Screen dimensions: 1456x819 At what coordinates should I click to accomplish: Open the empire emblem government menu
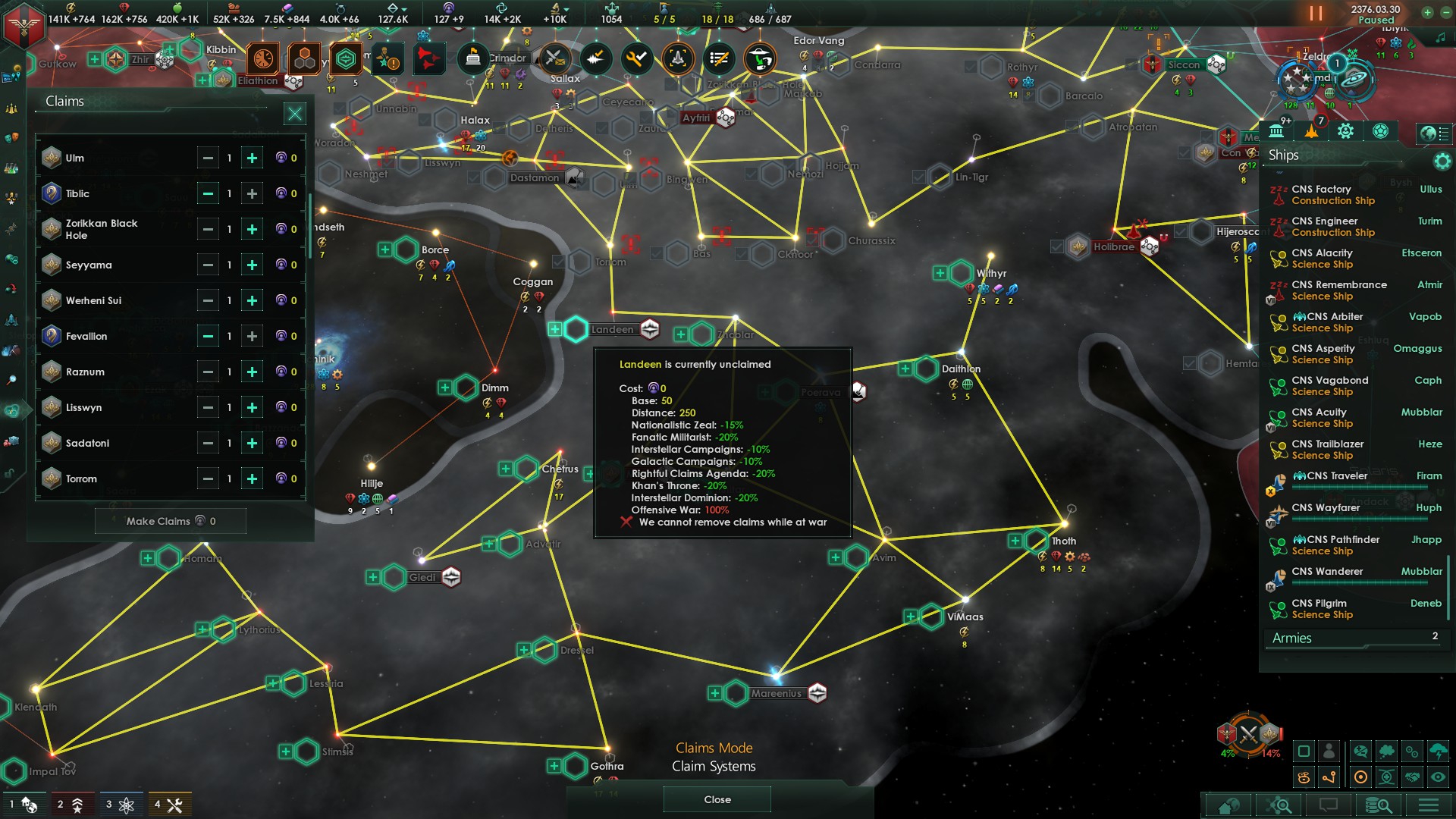click(24, 24)
